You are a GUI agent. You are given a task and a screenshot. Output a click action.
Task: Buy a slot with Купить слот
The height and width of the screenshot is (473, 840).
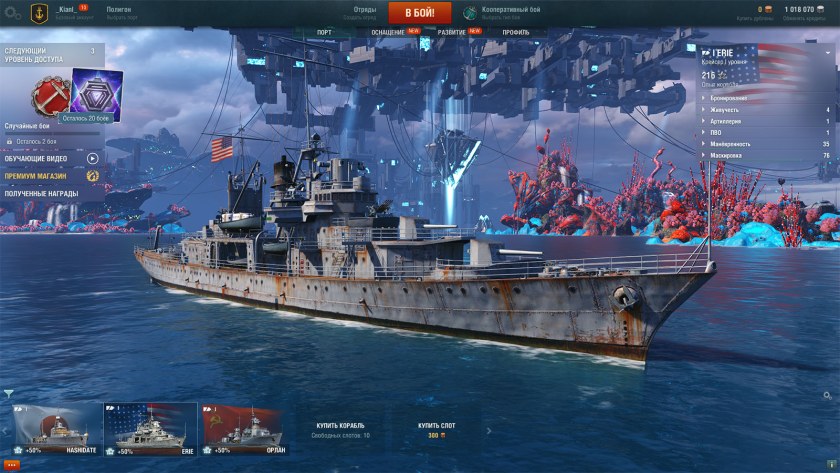pyautogui.click(x=436, y=426)
